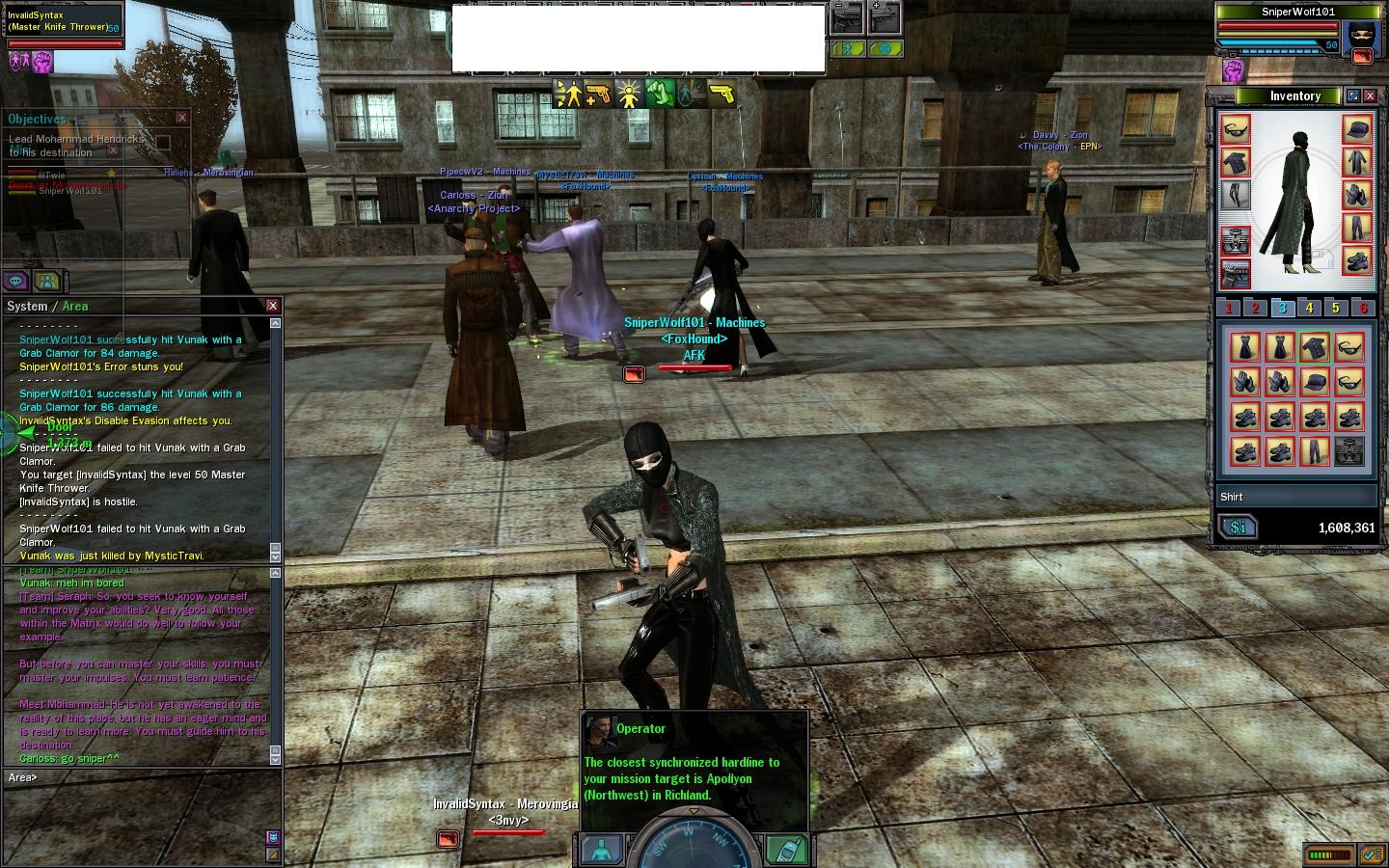Viewport: 1389px width, 868px height.
Task: Activate the yellow pistol ability icon
Action: [x=721, y=94]
